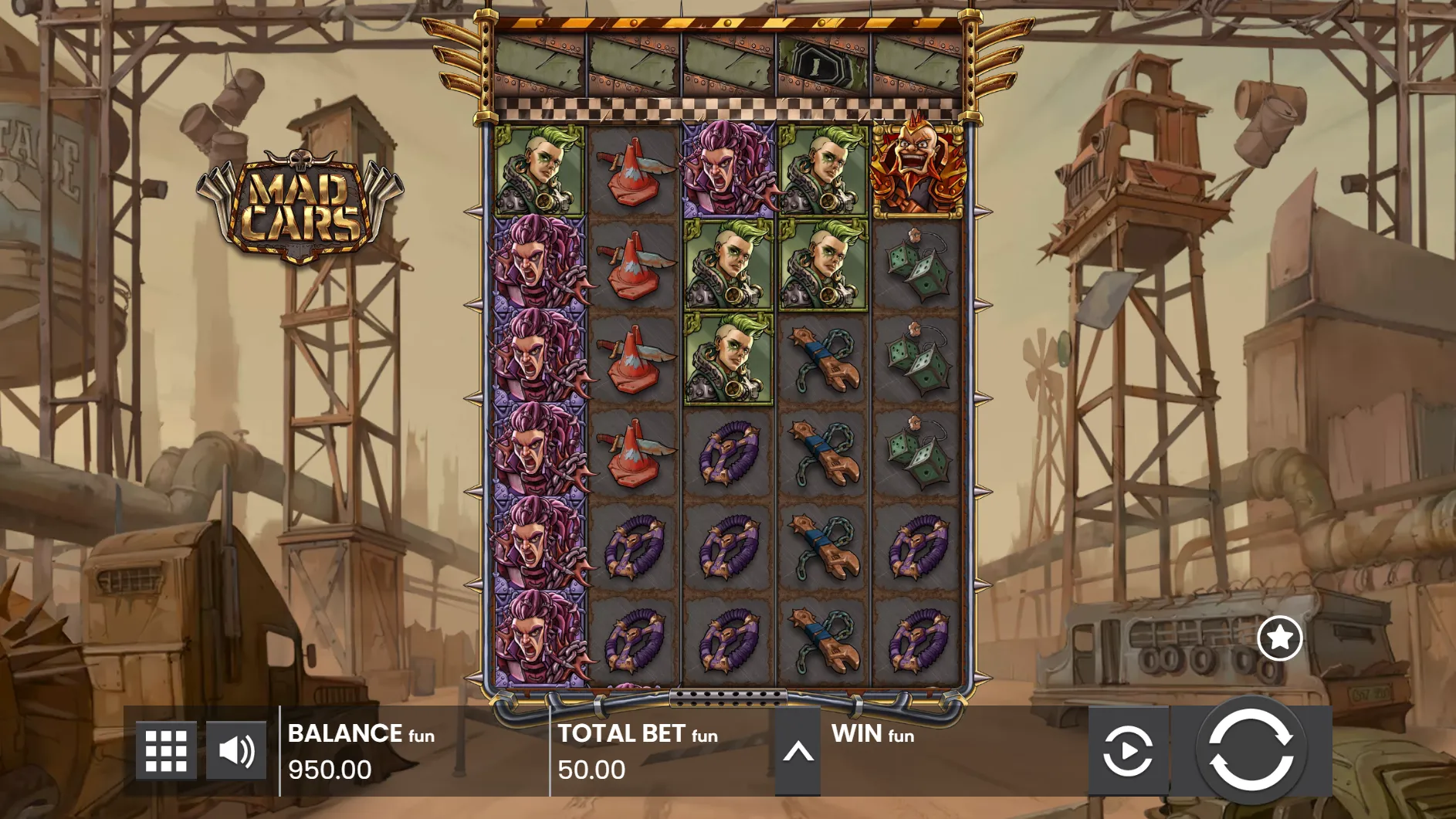Click the star feature button
Viewport: 1456px width, 819px height.
pos(1279,638)
